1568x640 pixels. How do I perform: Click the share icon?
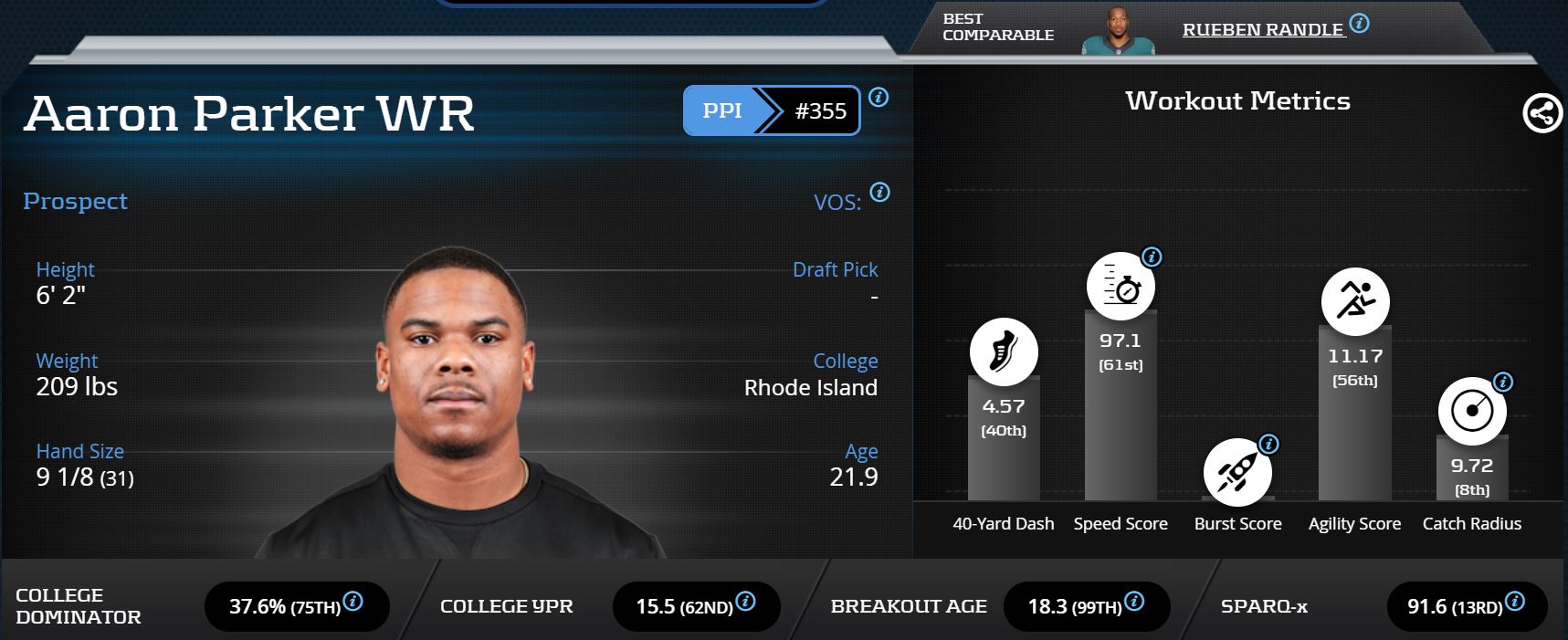pyautogui.click(x=1542, y=114)
